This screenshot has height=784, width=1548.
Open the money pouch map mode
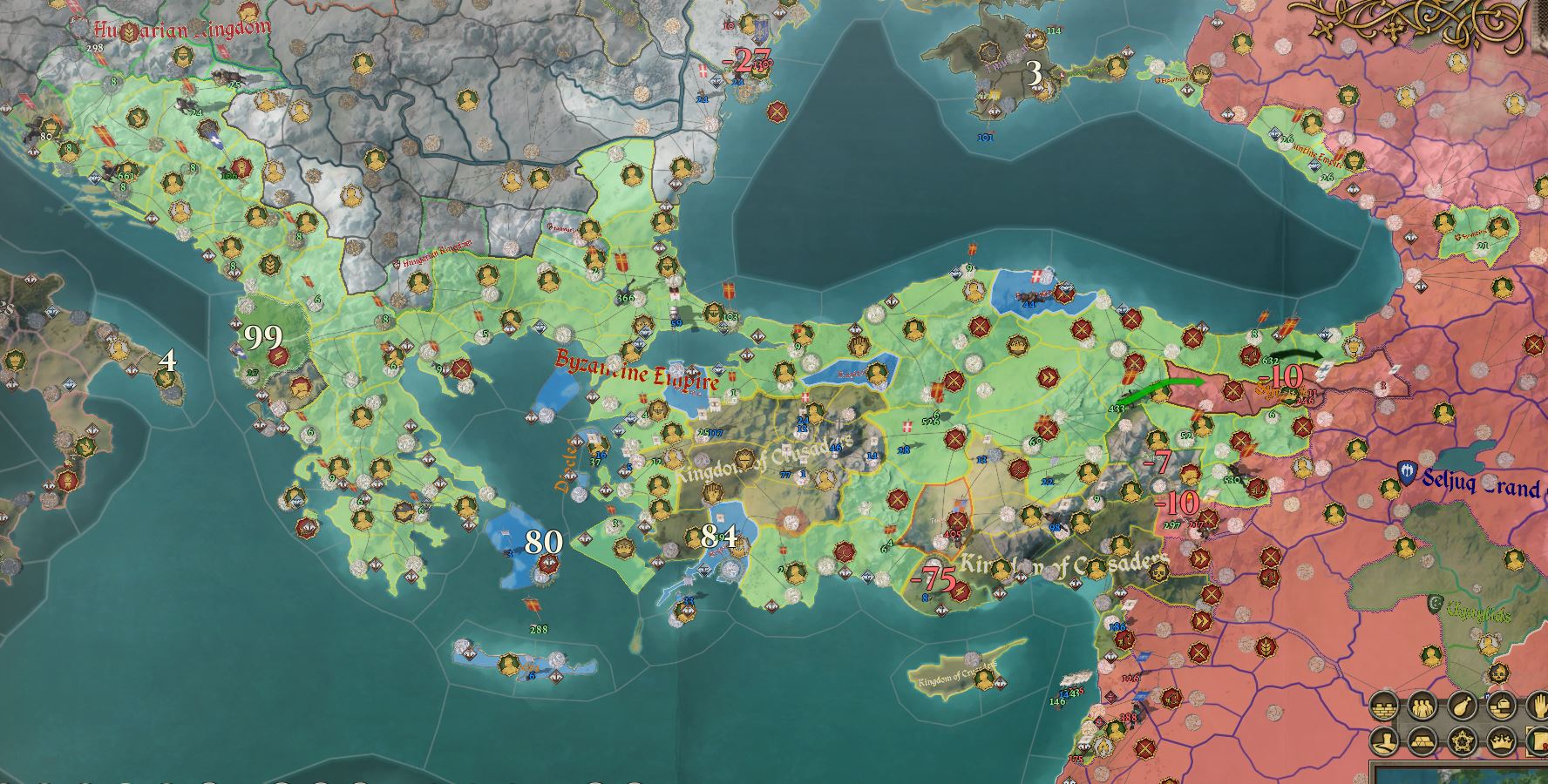1462,706
